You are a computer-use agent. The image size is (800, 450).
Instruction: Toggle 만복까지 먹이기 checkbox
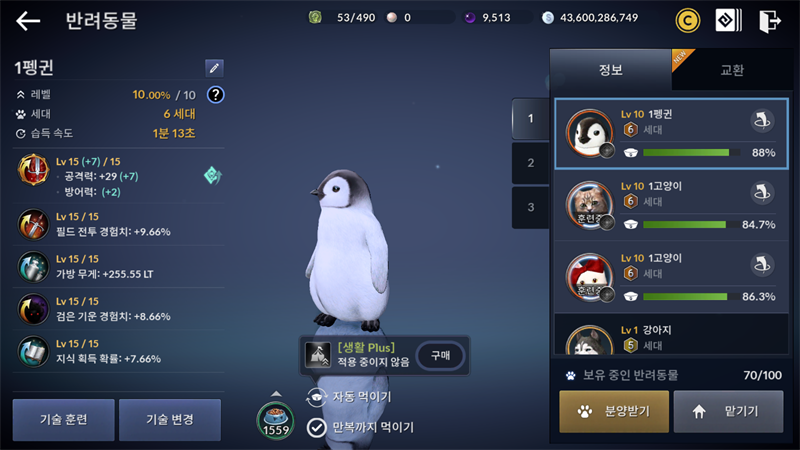(x=317, y=427)
